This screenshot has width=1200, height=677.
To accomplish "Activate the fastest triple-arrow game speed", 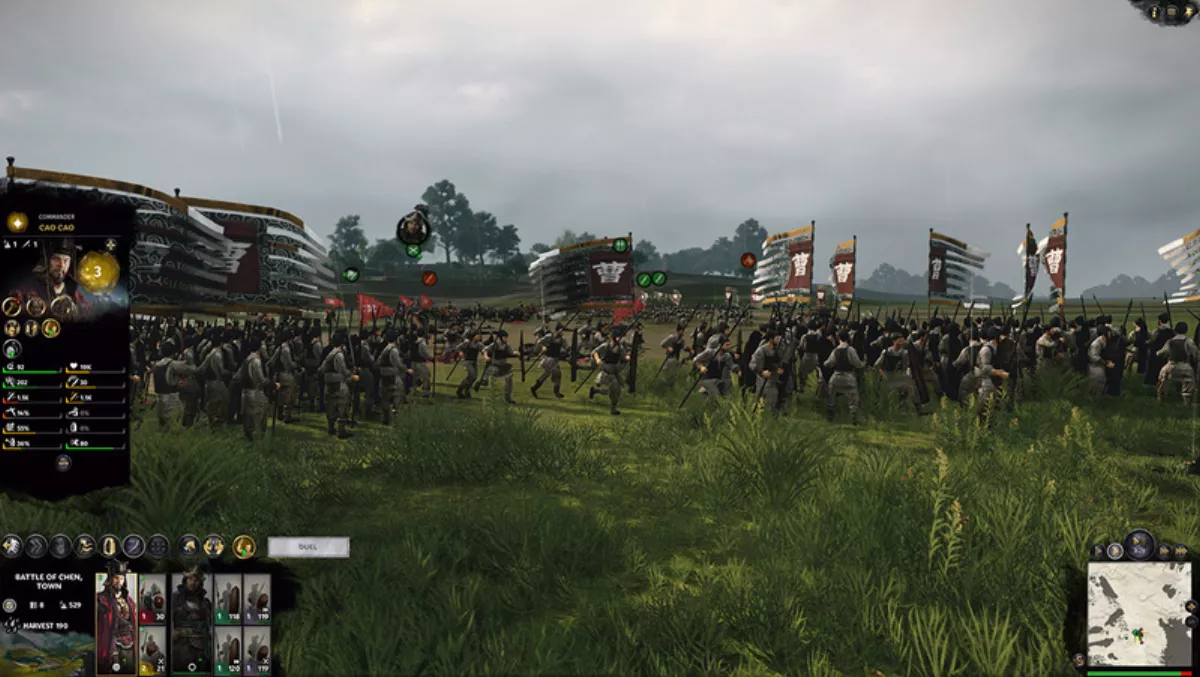I will click(x=1181, y=551).
